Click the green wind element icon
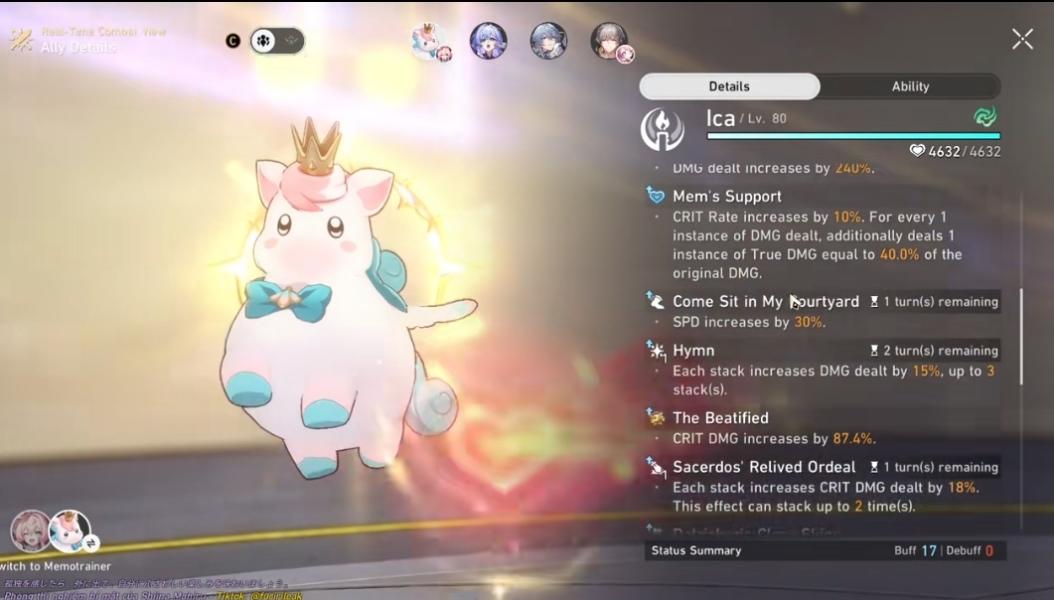Screen dimensions: 1054x600 [x=985, y=118]
